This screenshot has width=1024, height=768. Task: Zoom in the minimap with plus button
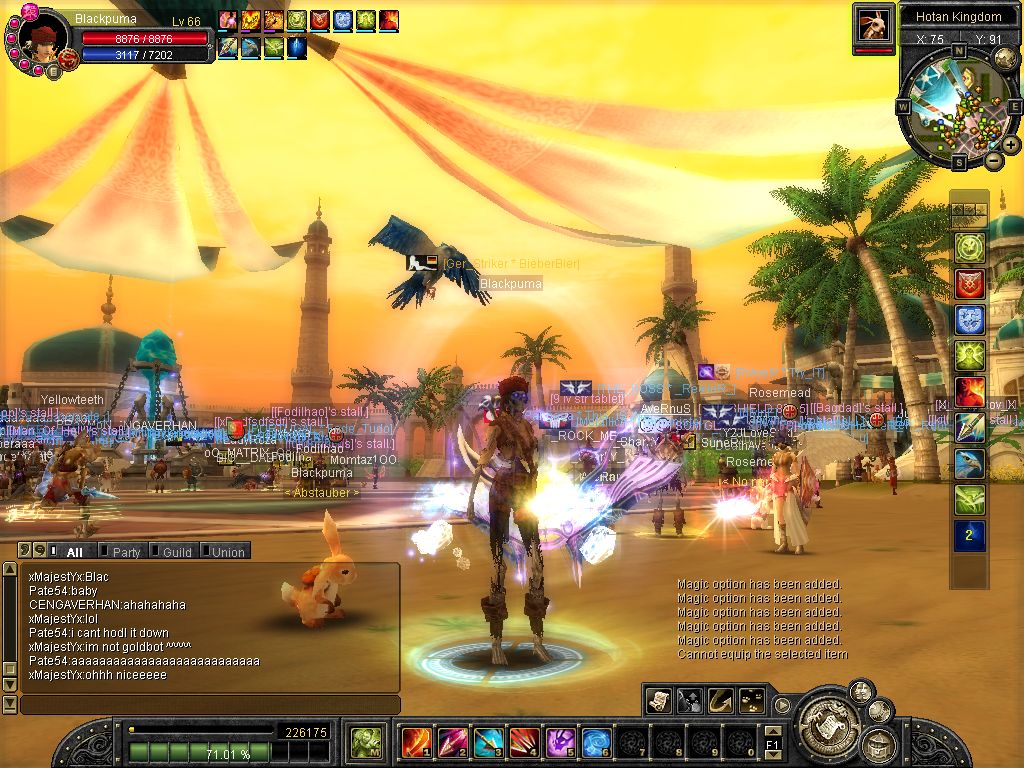coord(1011,145)
